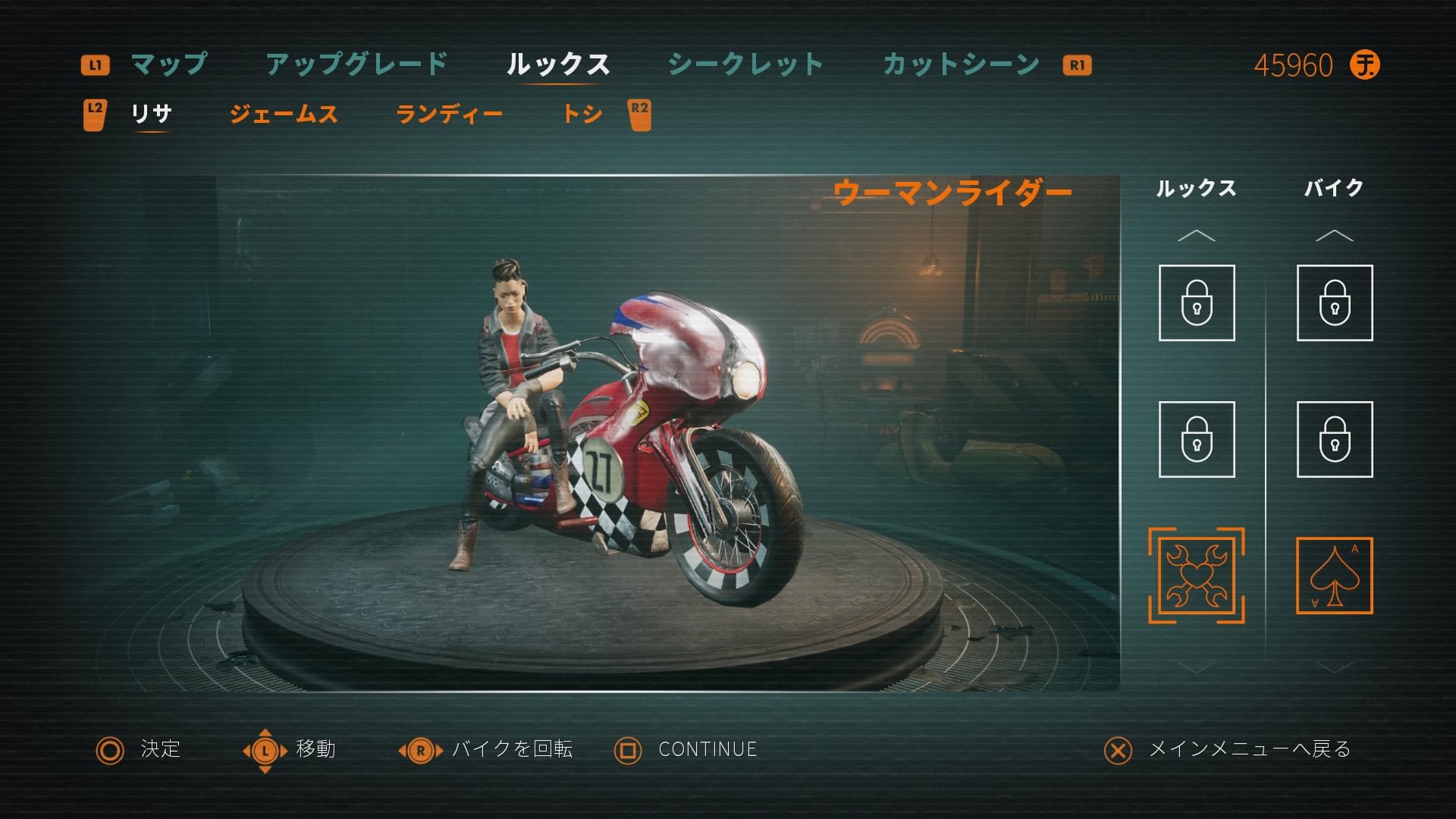The image size is (1456, 819).
Task: Show the シークレット tab
Action: click(x=745, y=64)
